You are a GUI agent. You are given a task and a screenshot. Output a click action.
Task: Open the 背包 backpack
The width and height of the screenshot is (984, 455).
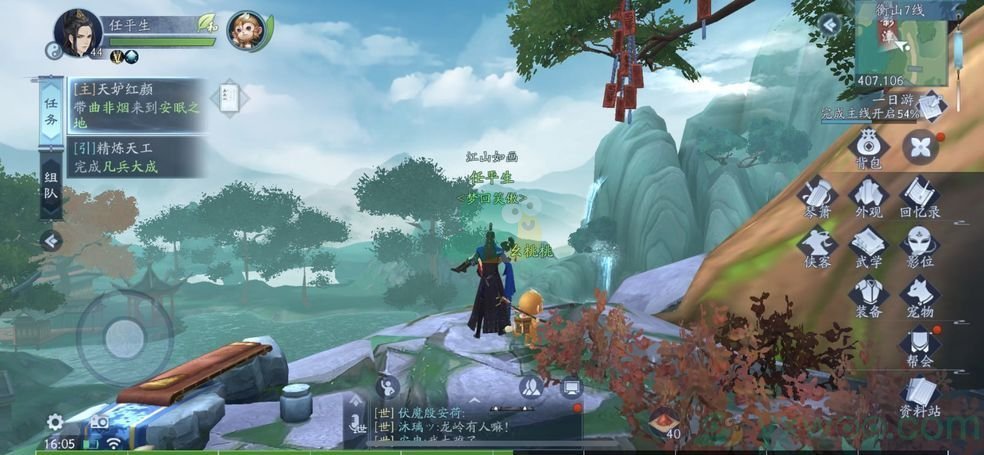point(869,146)
